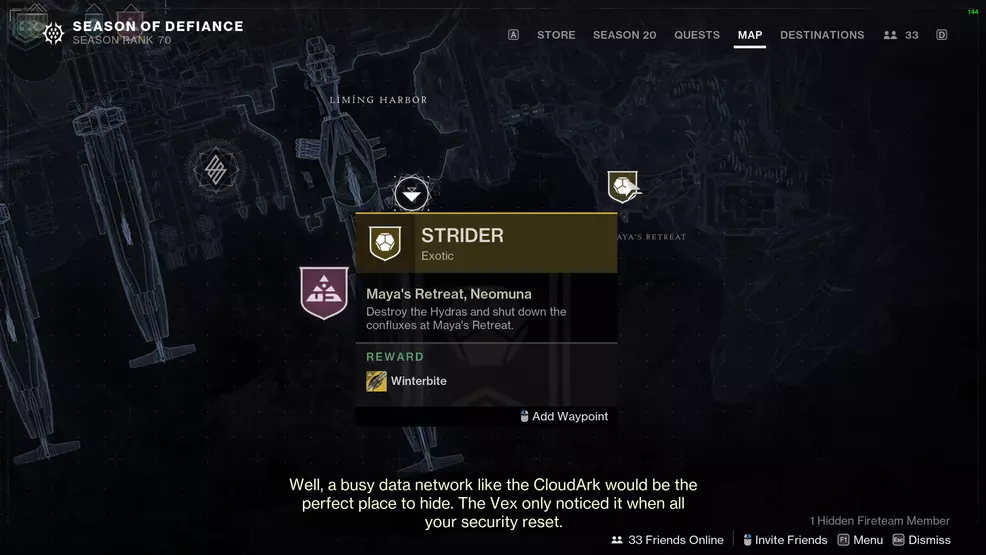The height and width of the screenshot is (555, 986).
Task: Open the Quests tab
Action: pos(697,35)
